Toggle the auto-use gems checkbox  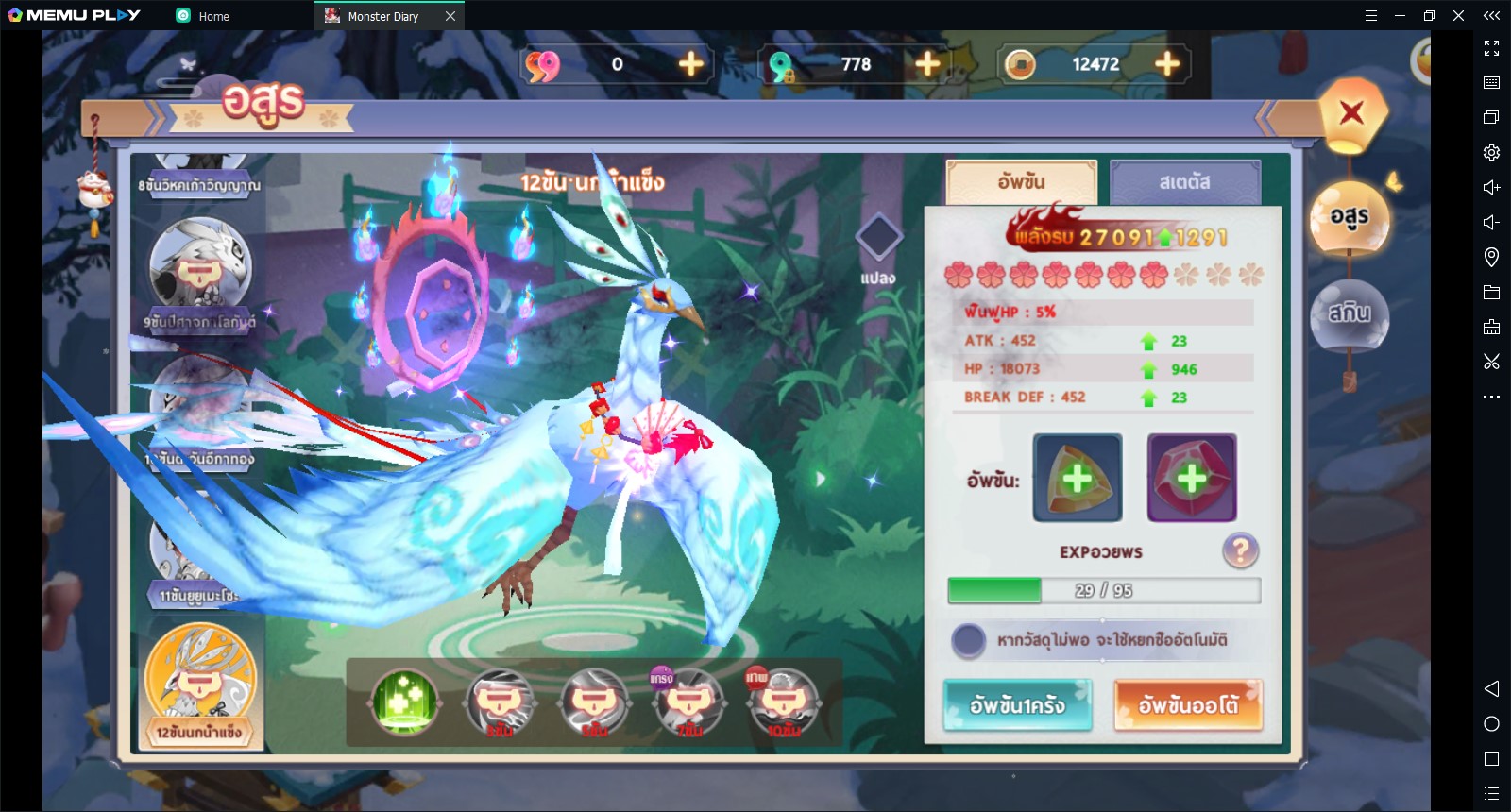[968, 640]
